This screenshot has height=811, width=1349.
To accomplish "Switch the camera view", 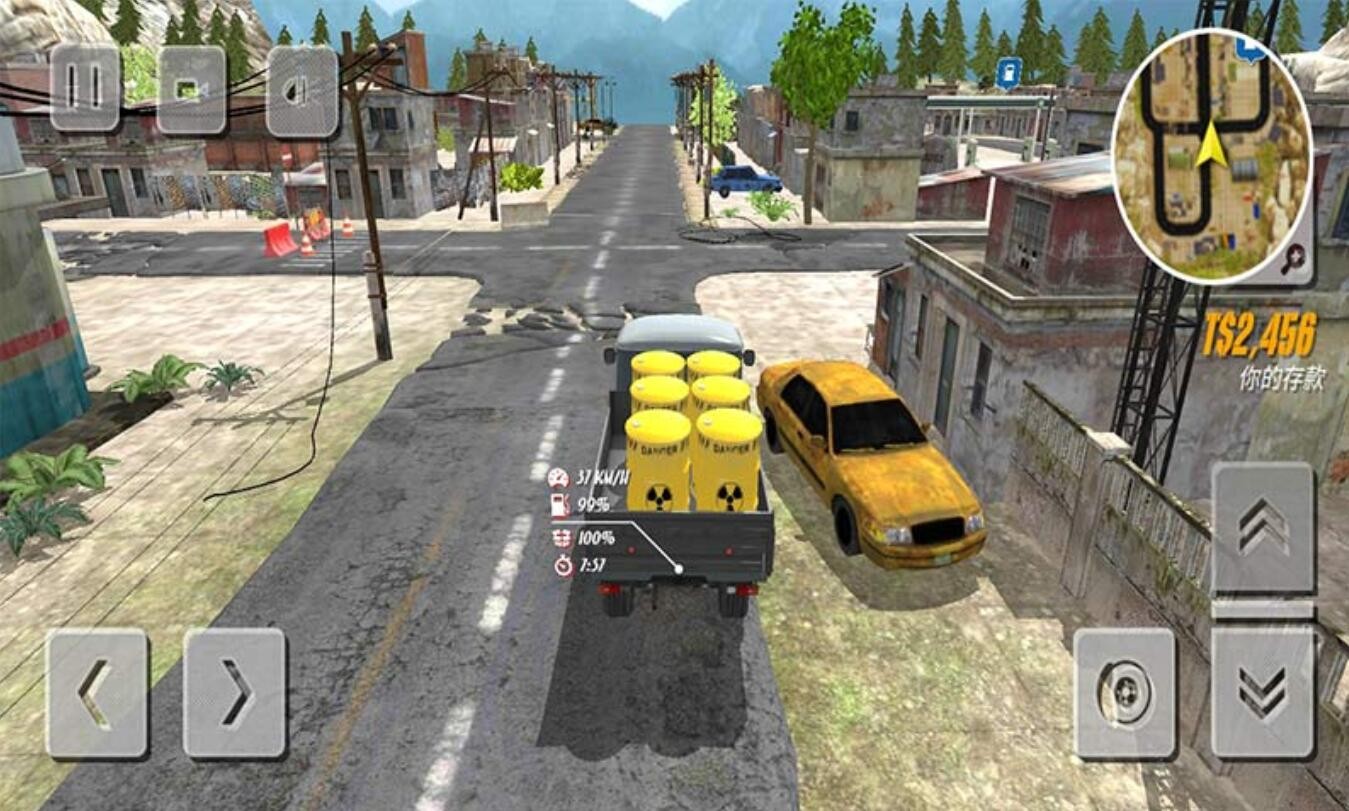I will click(x=192, y=90).
